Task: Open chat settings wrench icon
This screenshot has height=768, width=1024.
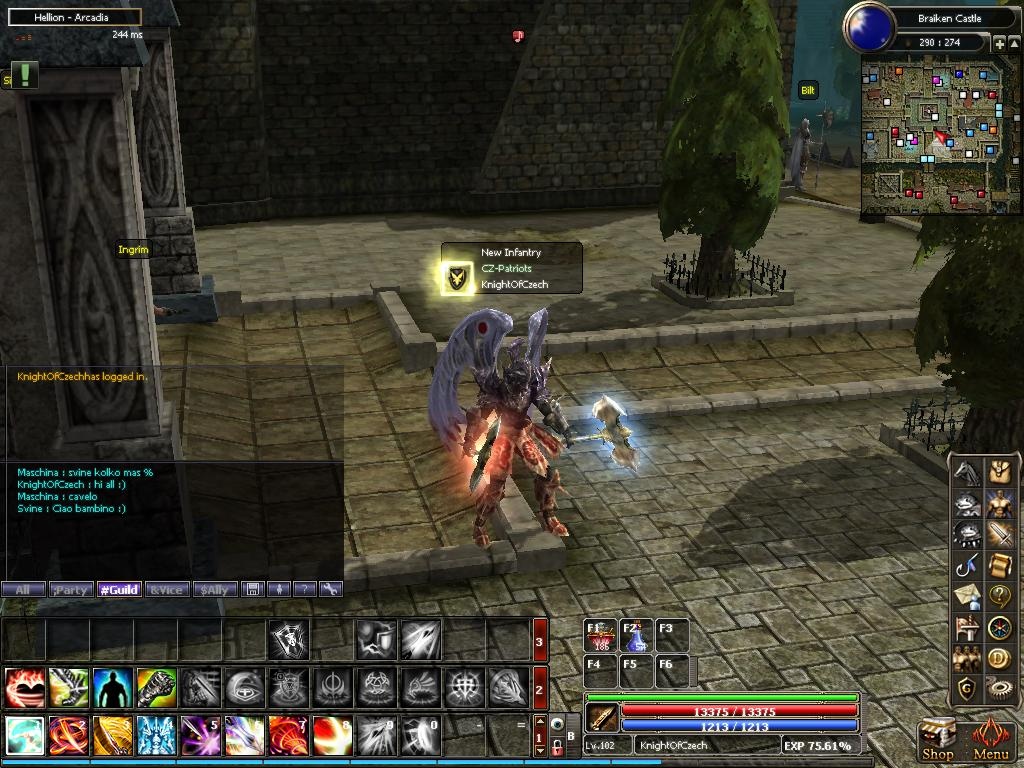Action: [331, 590]
